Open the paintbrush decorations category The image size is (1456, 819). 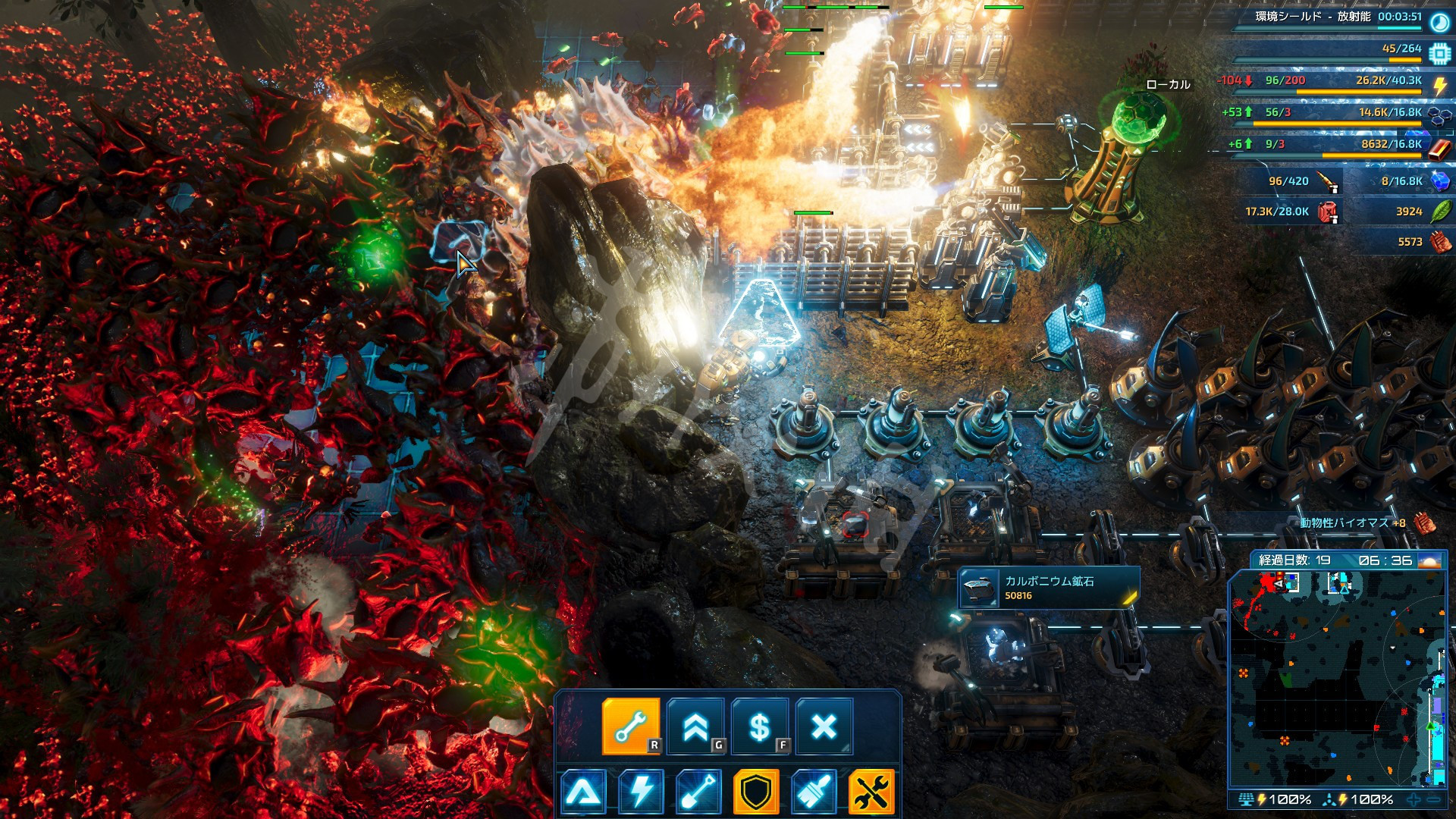pos(814,792)
